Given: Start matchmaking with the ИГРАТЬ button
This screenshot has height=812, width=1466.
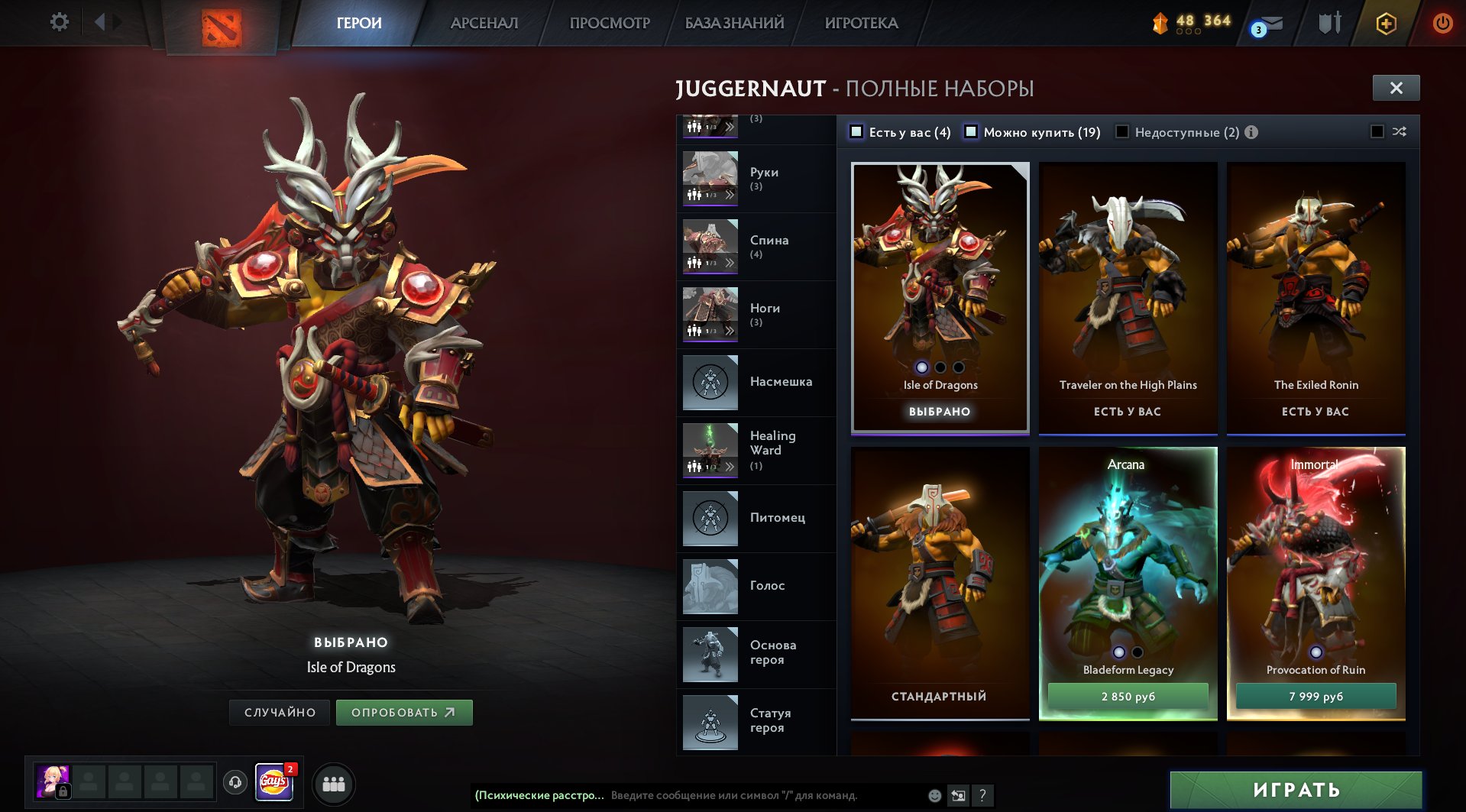Looking at the screenshot, I should pos(1296,790).
